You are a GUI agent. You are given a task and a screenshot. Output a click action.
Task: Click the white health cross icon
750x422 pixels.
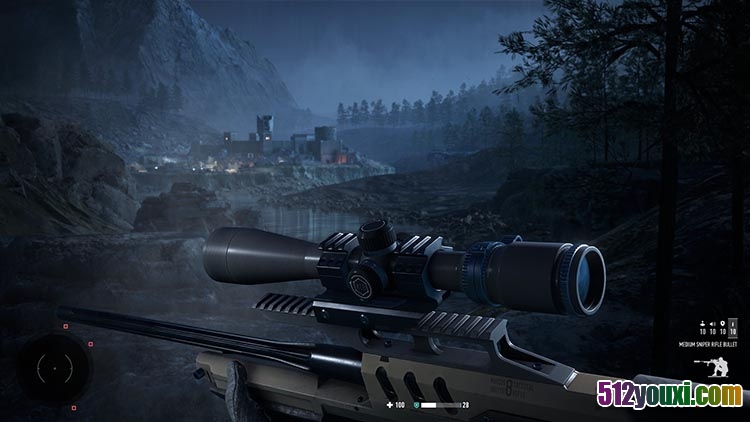[x=390, y=405]
